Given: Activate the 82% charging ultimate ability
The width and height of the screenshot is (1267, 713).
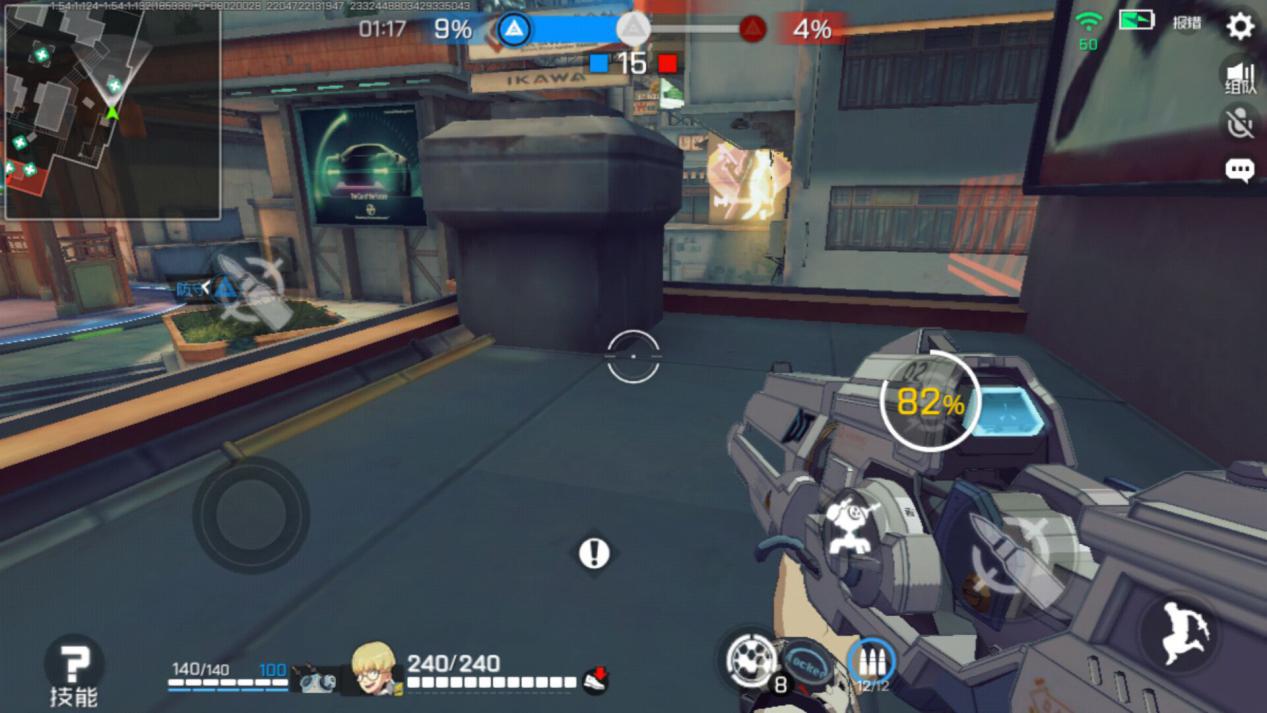Looking at the screenshot, I should click(x=929, y=401).
